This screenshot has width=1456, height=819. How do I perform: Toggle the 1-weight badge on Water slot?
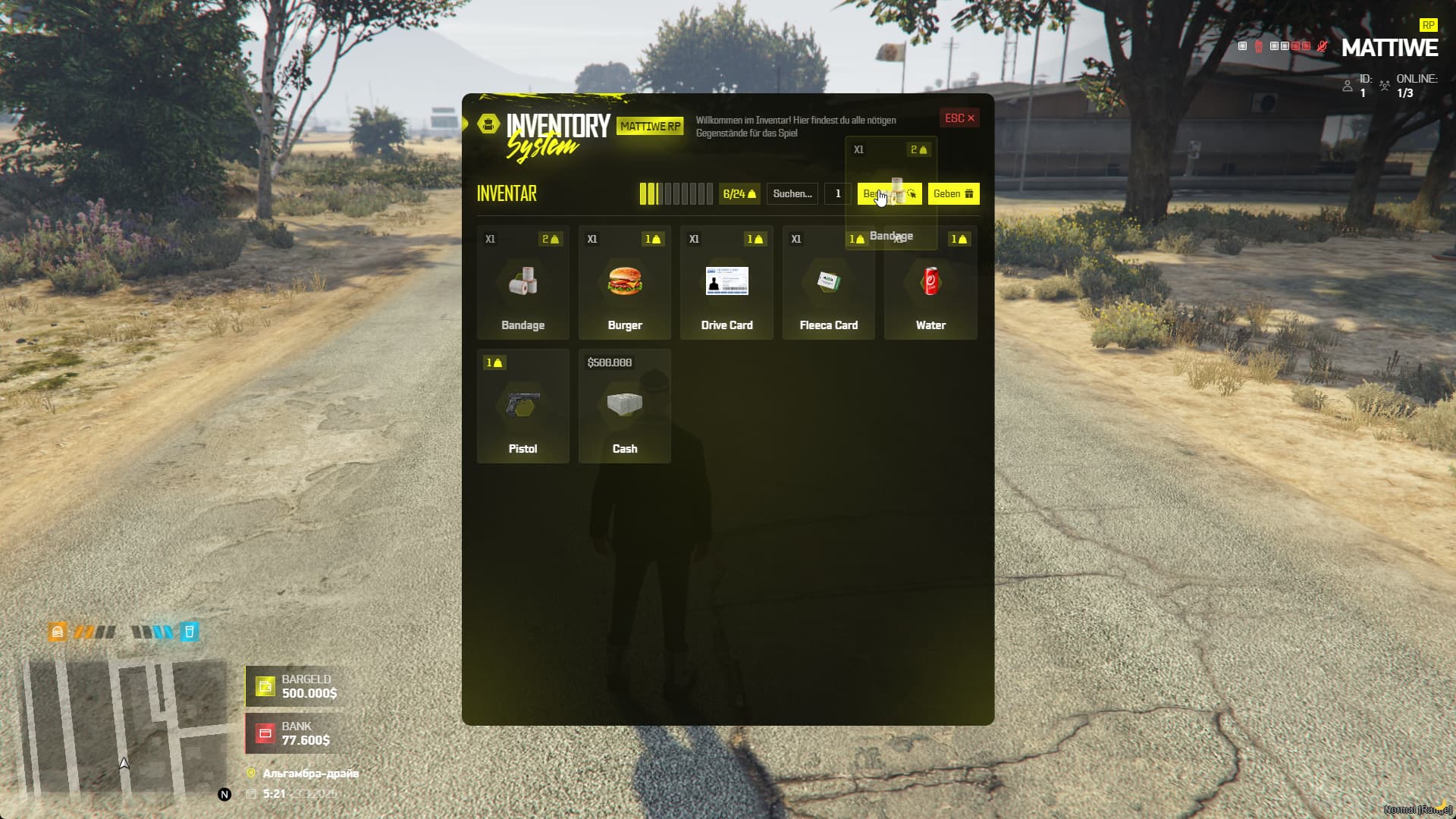(x=959, y=239)
